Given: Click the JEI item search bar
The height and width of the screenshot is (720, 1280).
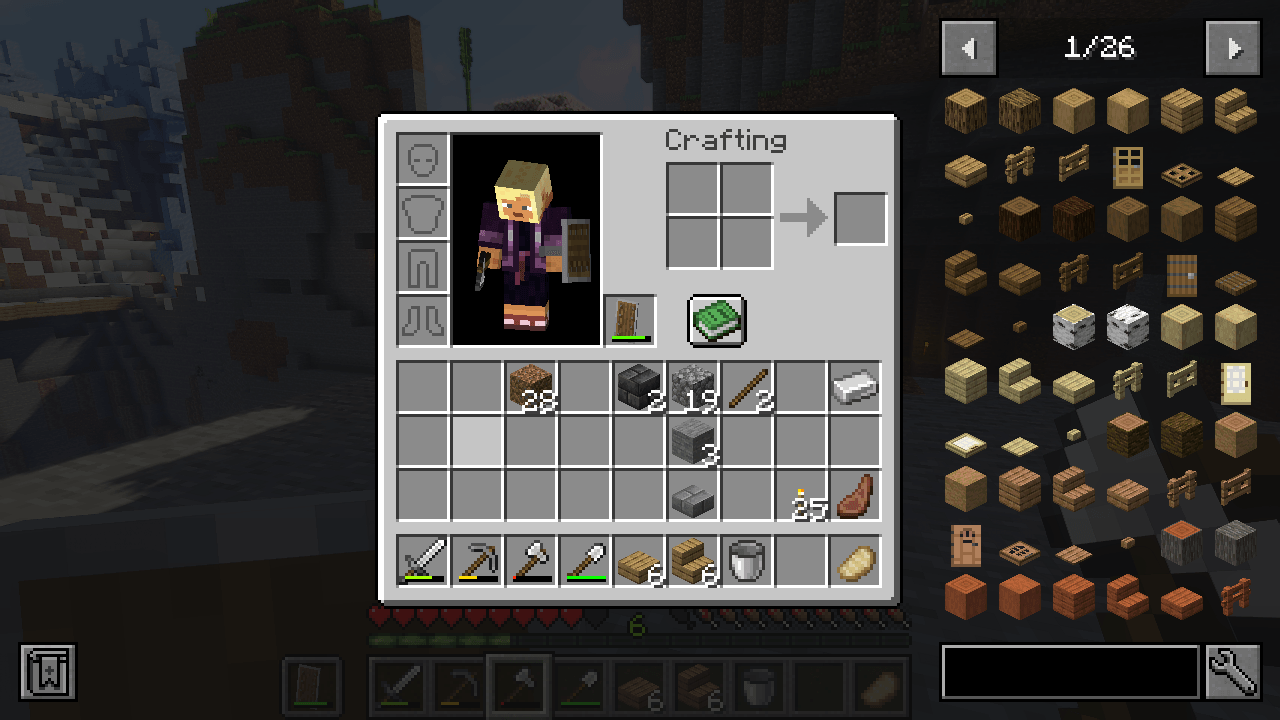Looking at the screenshot, I should pyautogui.click(x=1070, y=672).
